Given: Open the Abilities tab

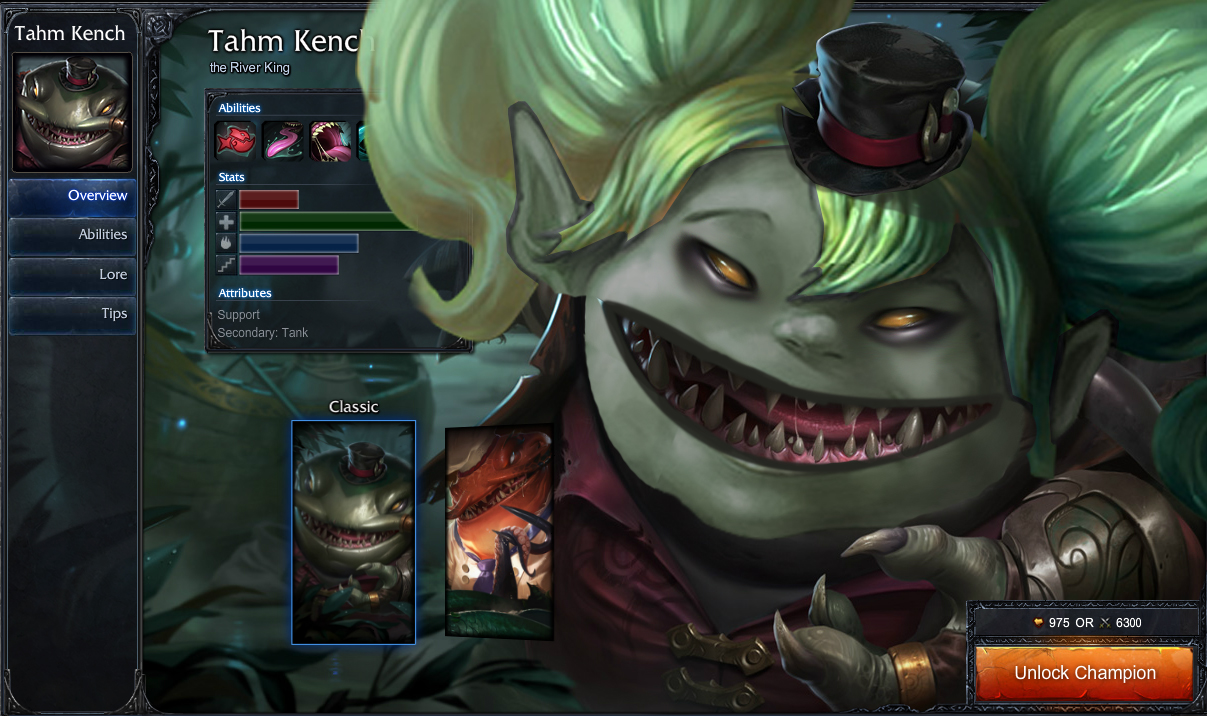Looking at the screenshot, I should coord(72,235).
